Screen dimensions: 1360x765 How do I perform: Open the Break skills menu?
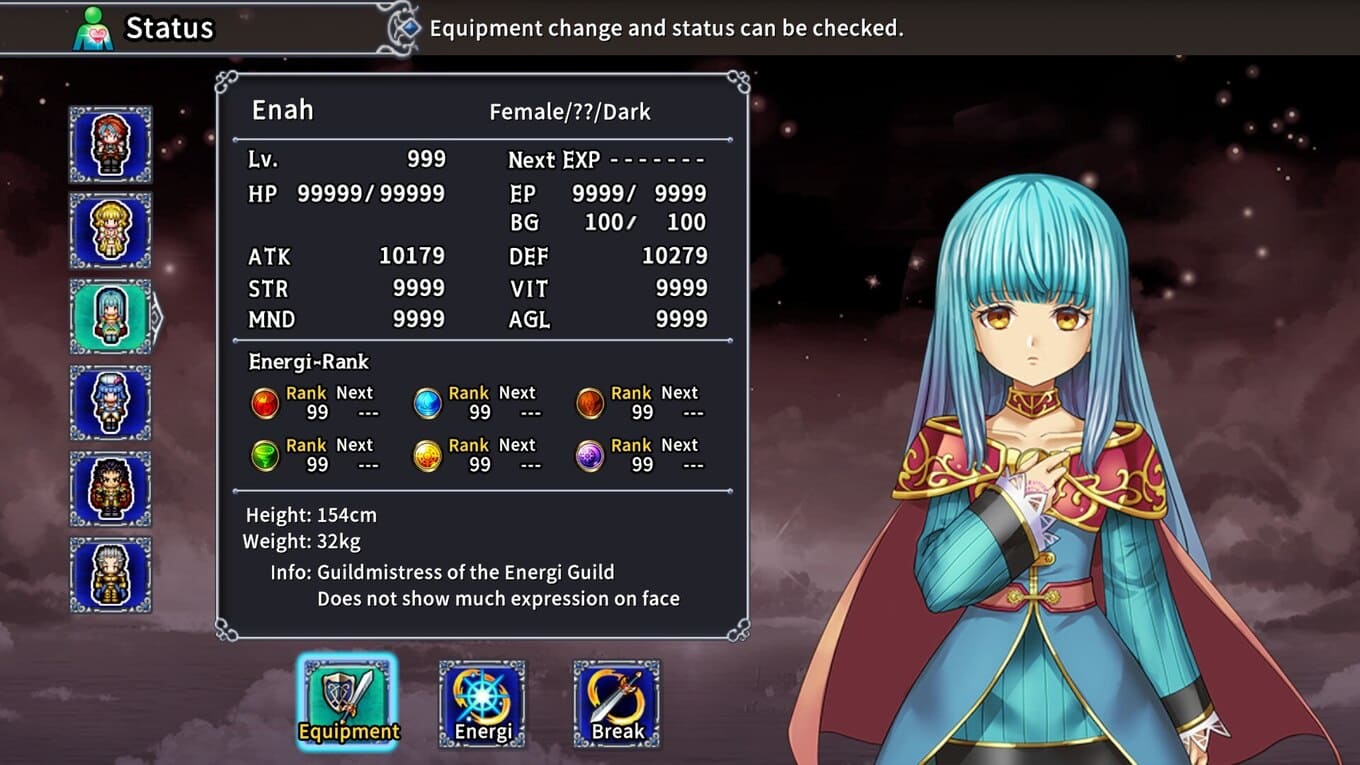(x=617, y=703)
